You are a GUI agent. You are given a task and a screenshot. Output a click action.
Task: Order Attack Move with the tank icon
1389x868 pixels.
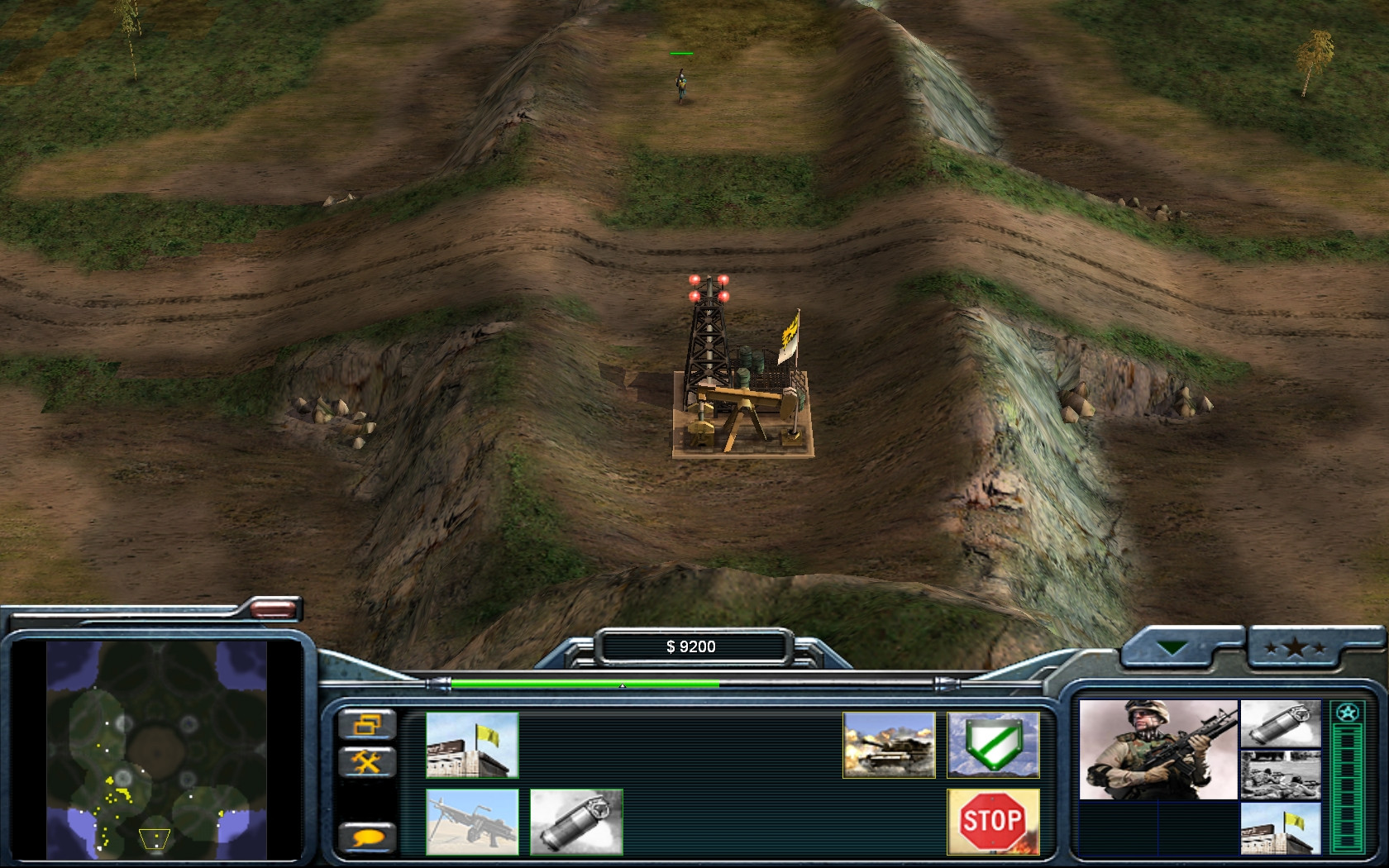tap(887, 745)
